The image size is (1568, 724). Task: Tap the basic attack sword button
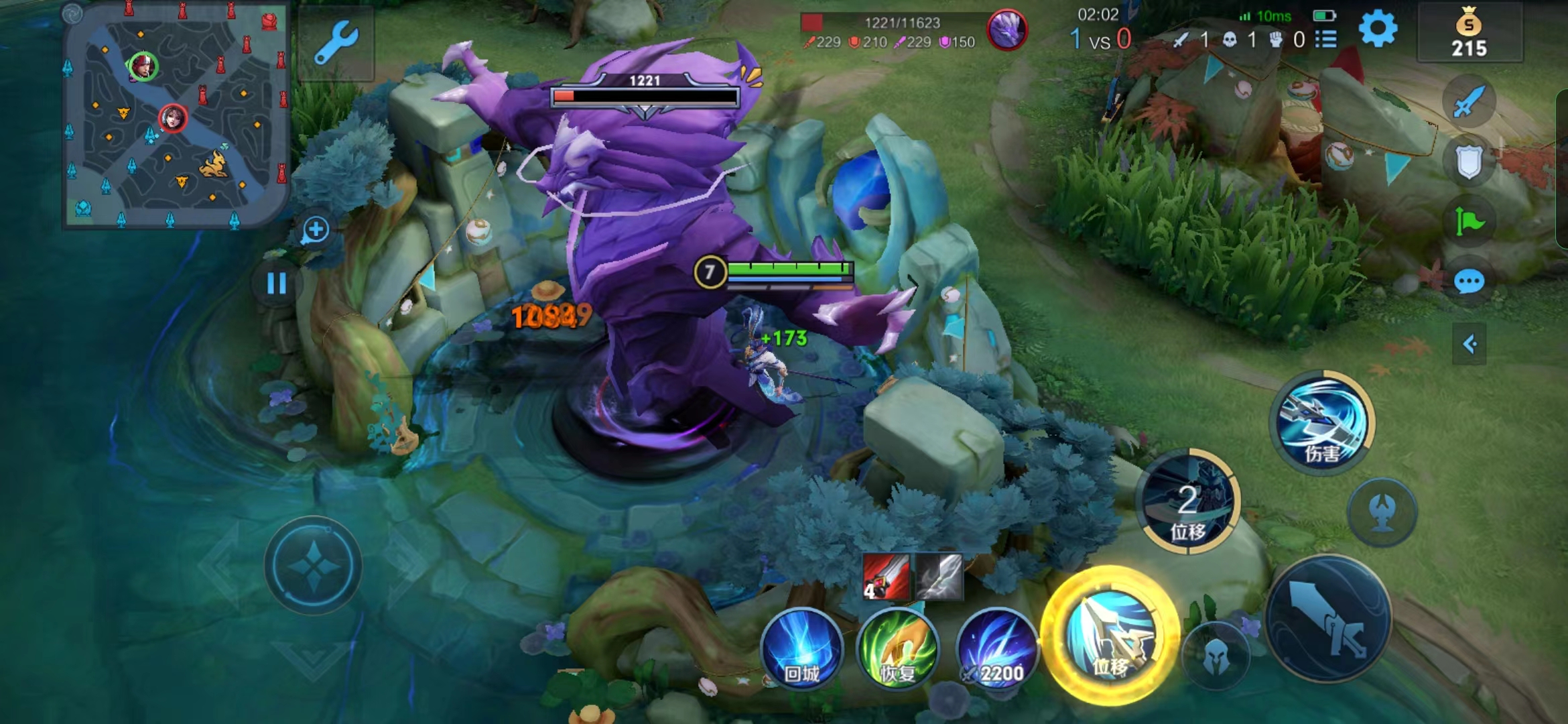pos(1329,618)
